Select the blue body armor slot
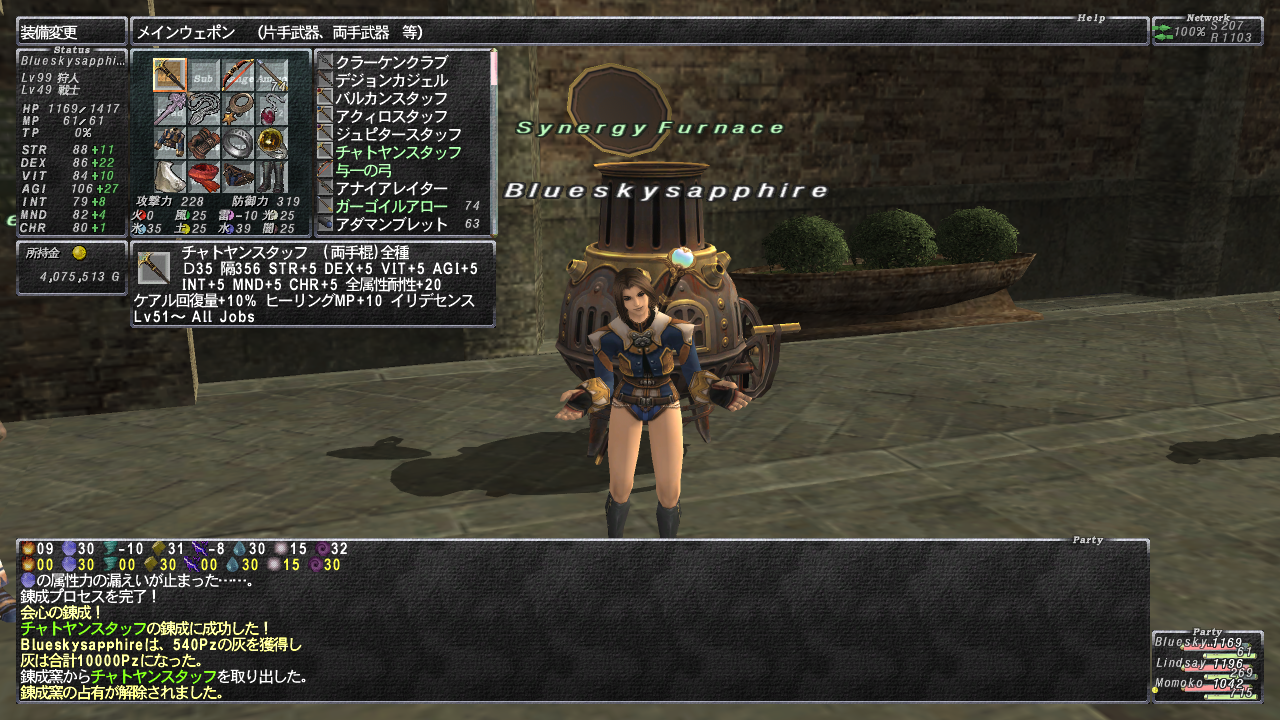The width and height of the screenshot is (1280, 720). pyautogui.click(x=170, y=142)
